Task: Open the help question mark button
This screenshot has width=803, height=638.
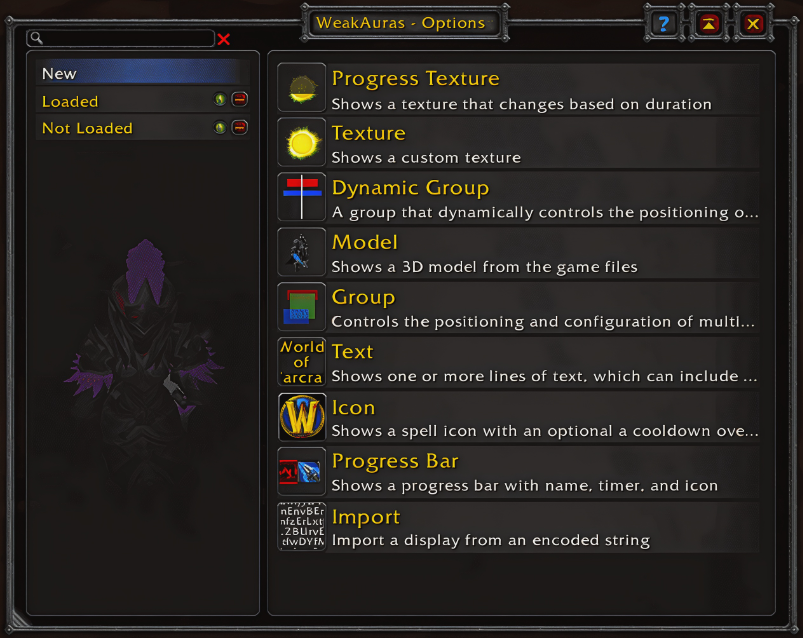Action: 662,23
